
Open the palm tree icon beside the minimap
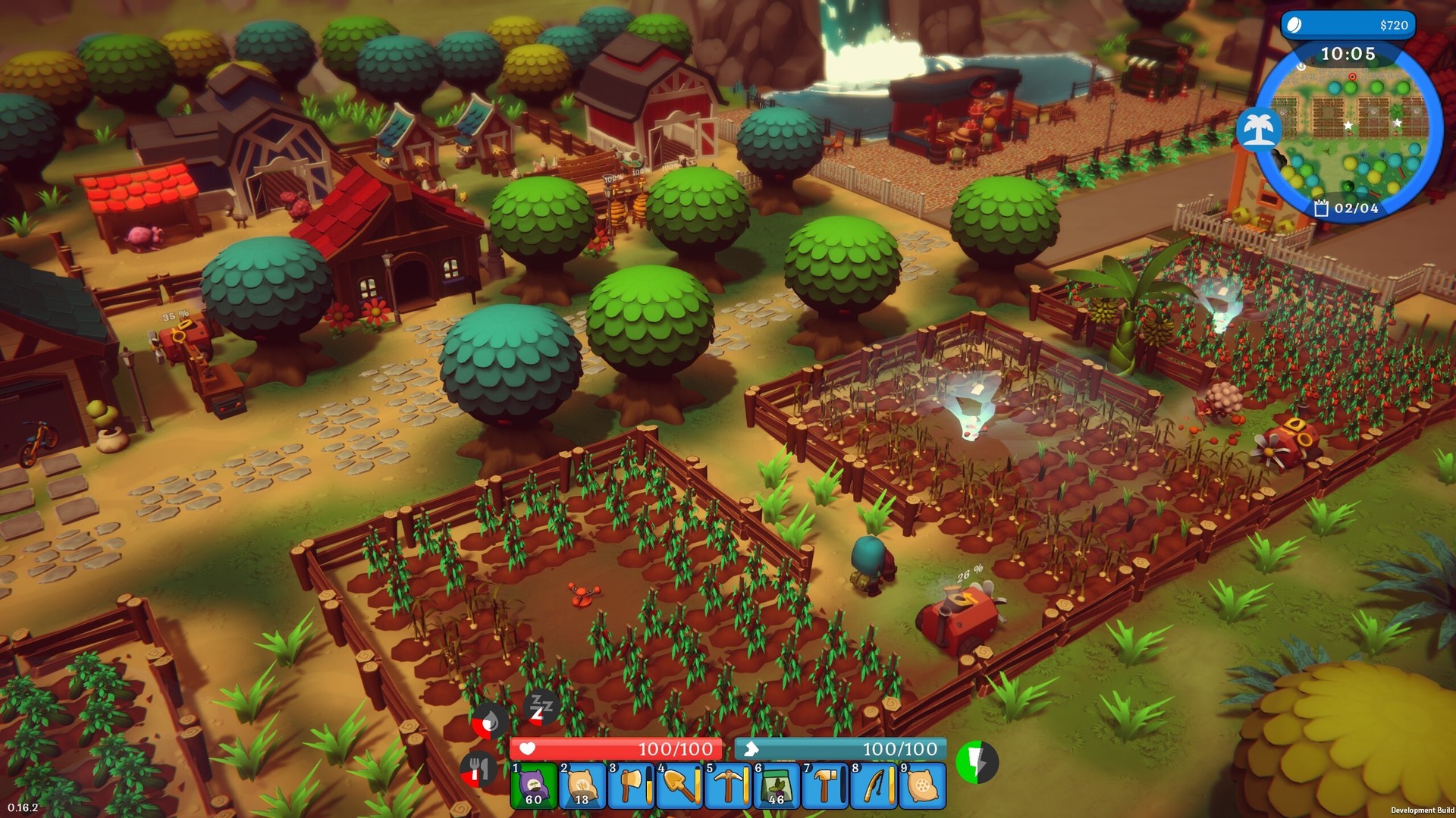[x=1259, y=129]
